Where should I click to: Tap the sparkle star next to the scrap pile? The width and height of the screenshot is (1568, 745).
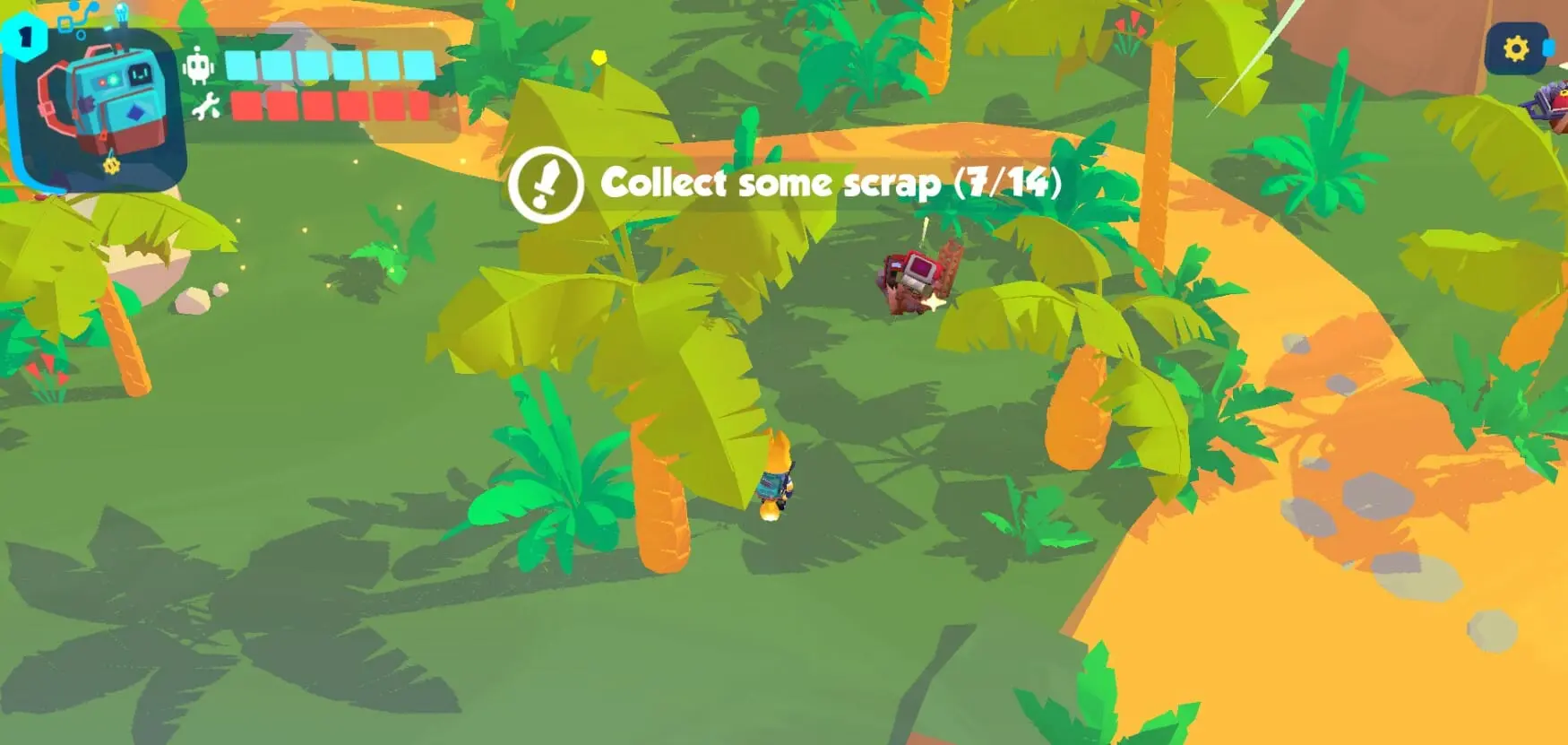936,305
